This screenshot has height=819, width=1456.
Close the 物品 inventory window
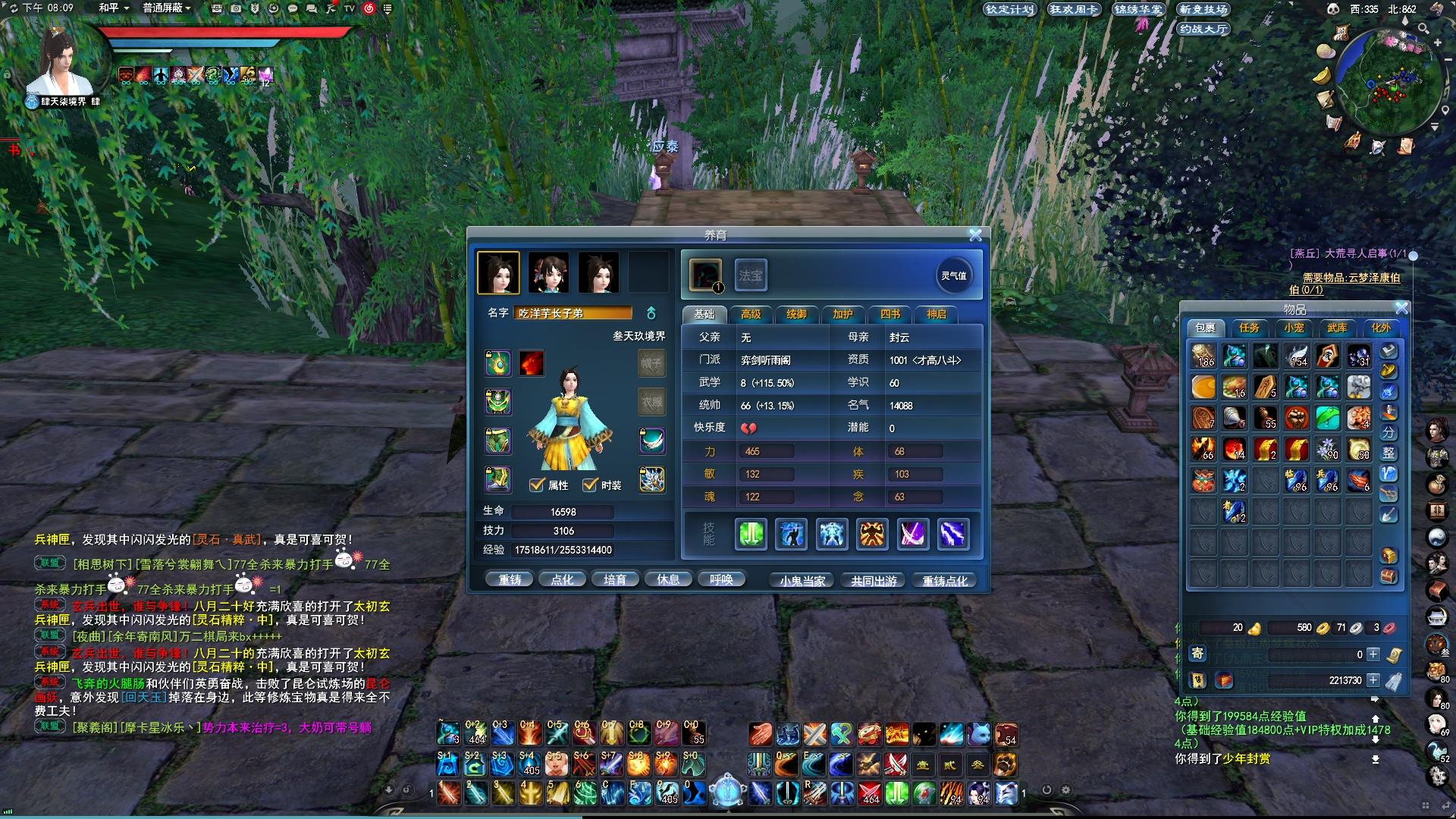coord(1401,308)
